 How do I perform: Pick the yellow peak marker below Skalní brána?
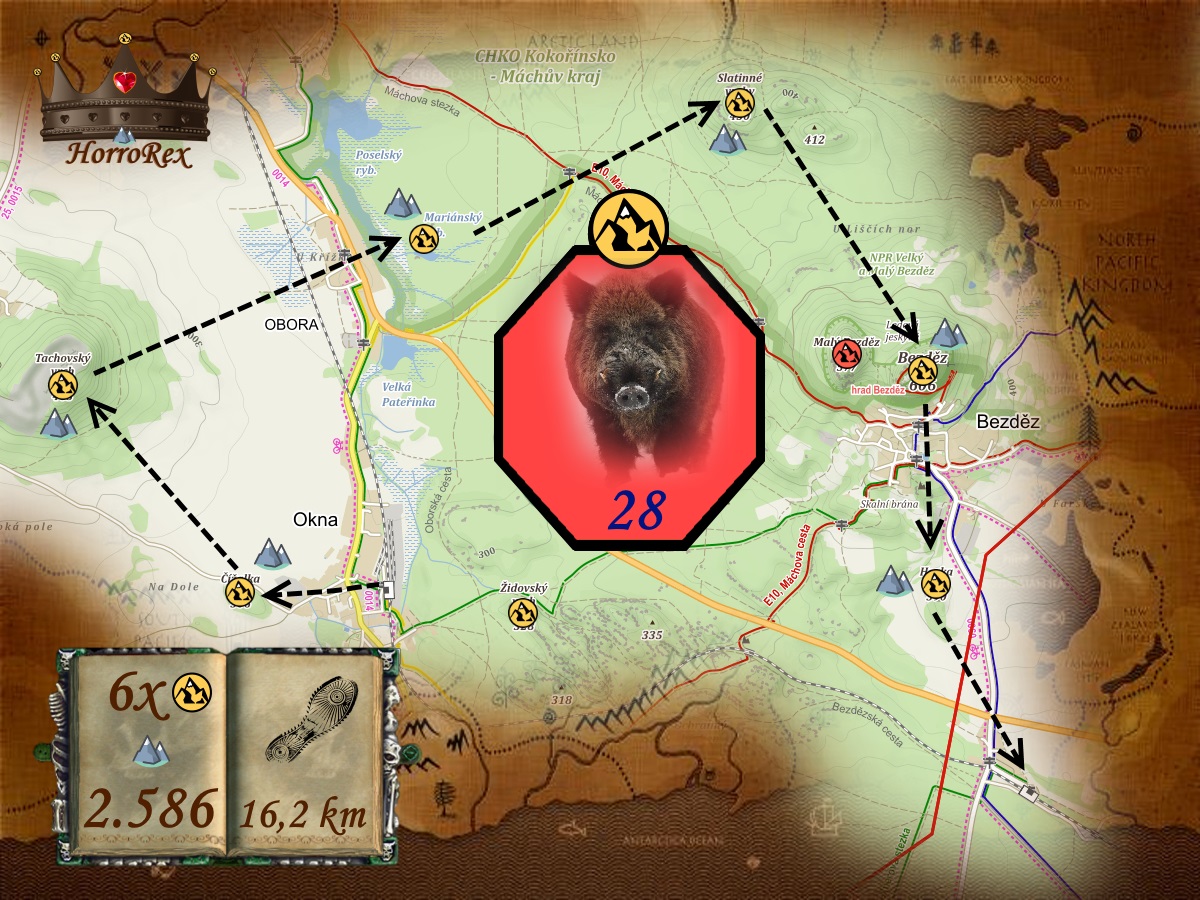pos(934,586)
